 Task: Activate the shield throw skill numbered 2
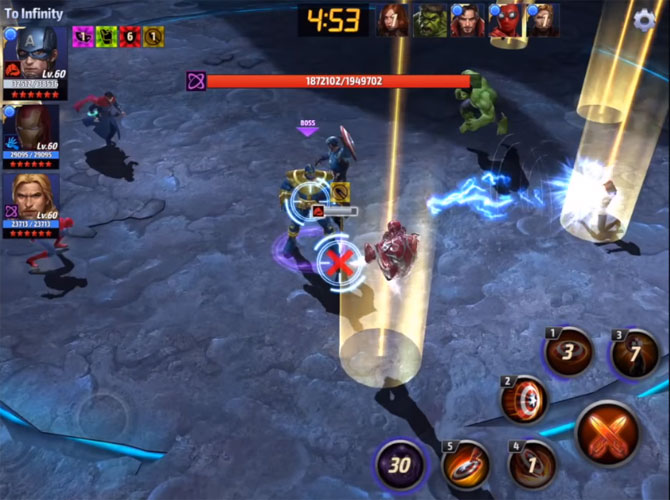pos(523,401)
